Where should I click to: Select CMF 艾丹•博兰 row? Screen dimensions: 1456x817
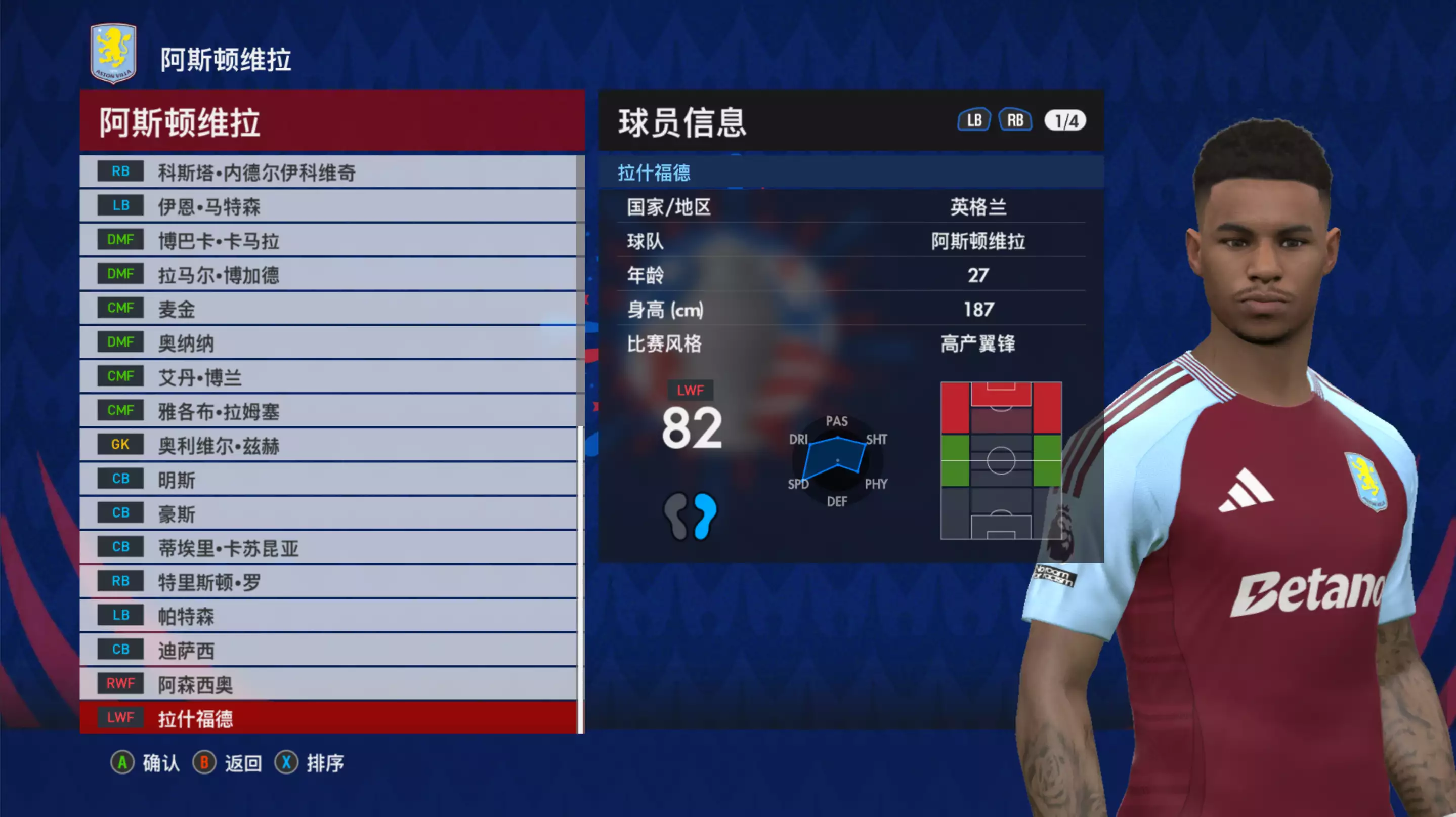click(x=328, y=377)
